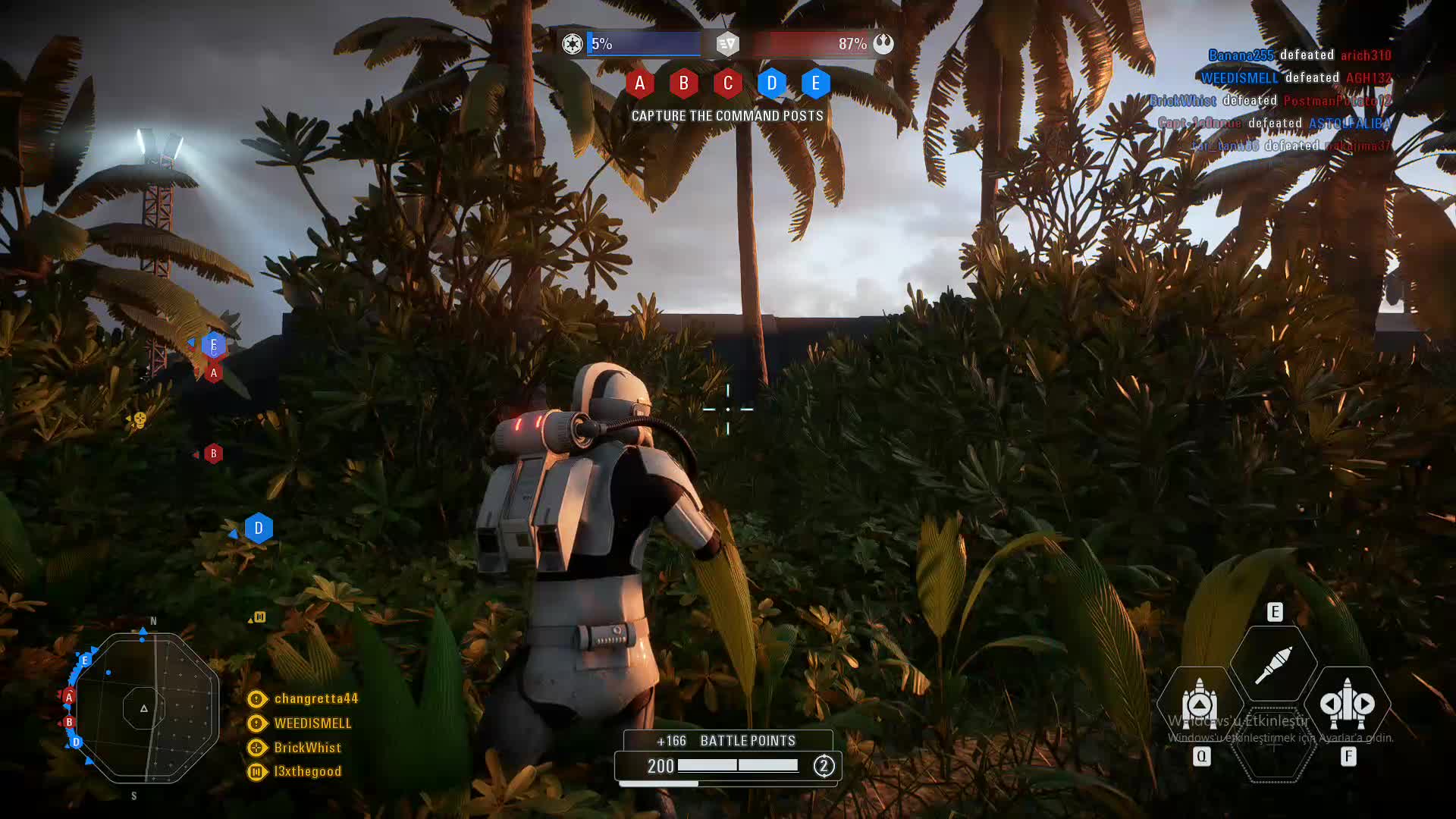1456x819 pixels.
Task: Activate the jetpack dash ability icon
Action: click(1348, 704)
